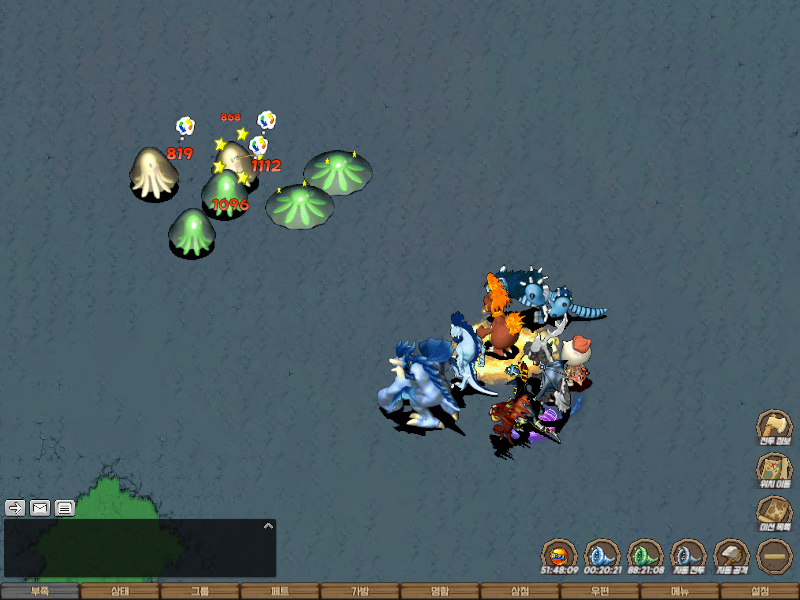This screenshot has width=800, height=600.
Task: Open the 부족 (tribe) menu tab
Action: 40,591
